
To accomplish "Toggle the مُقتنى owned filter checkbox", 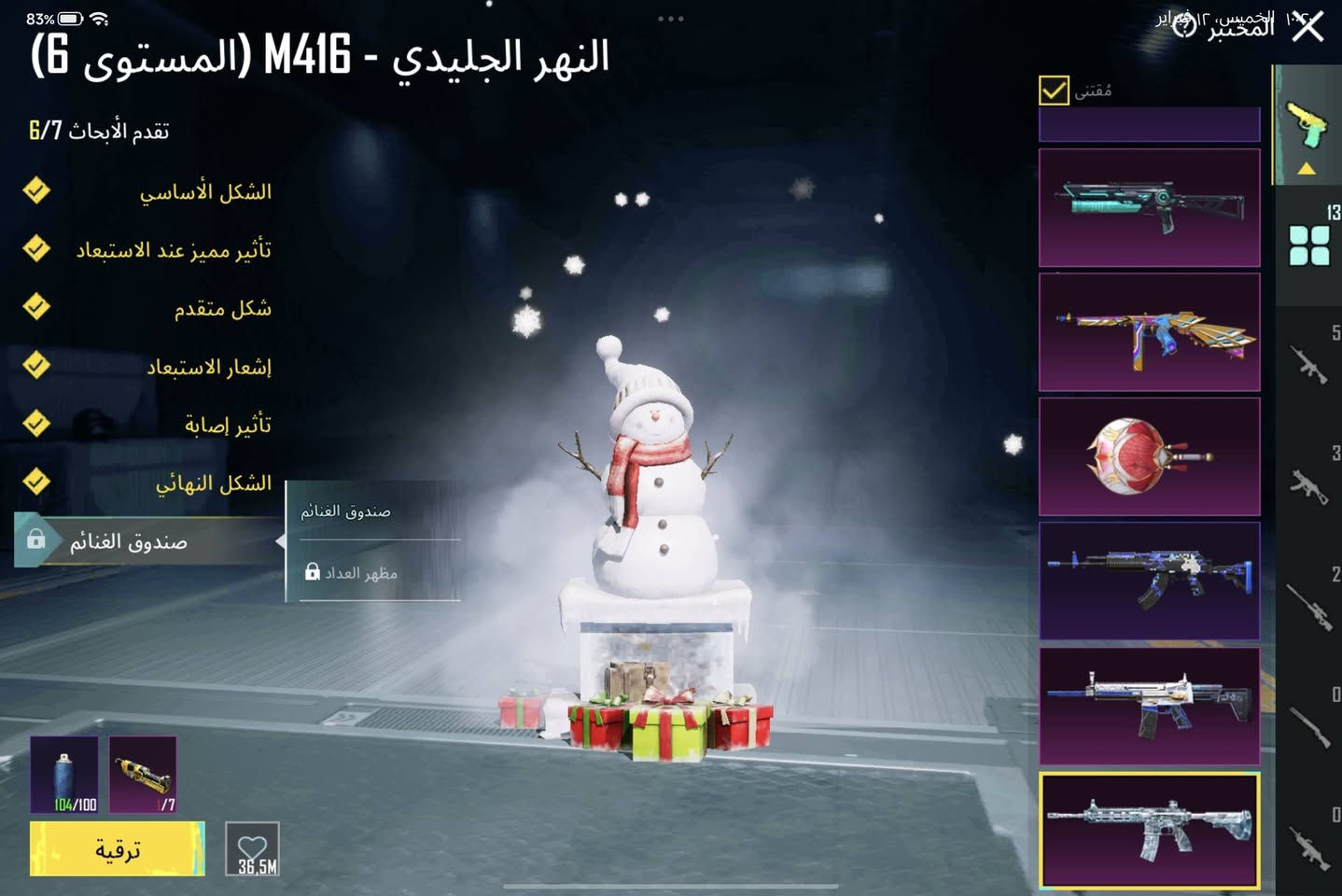I will 1054,91.
